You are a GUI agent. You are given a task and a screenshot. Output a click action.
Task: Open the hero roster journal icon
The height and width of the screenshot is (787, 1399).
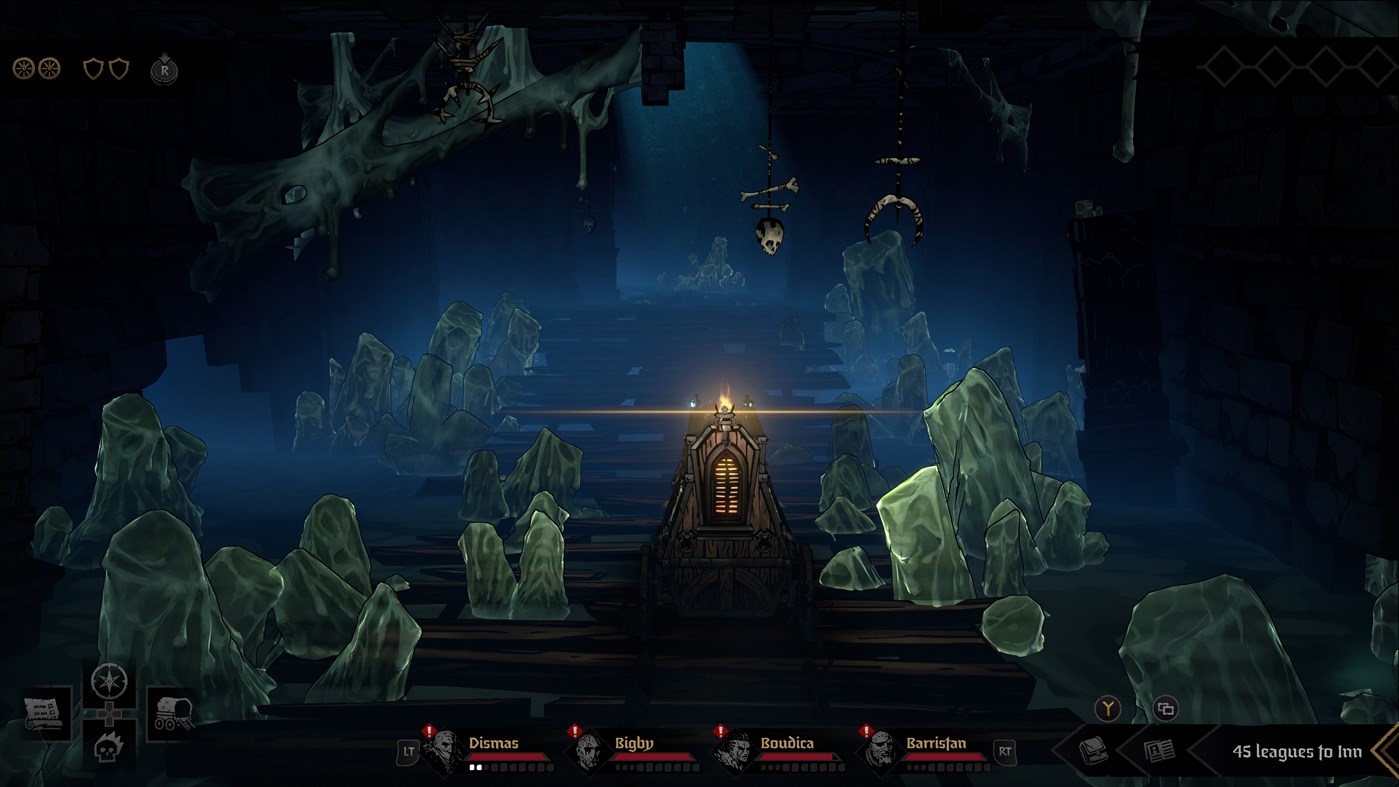click(x=1159, y=751)
